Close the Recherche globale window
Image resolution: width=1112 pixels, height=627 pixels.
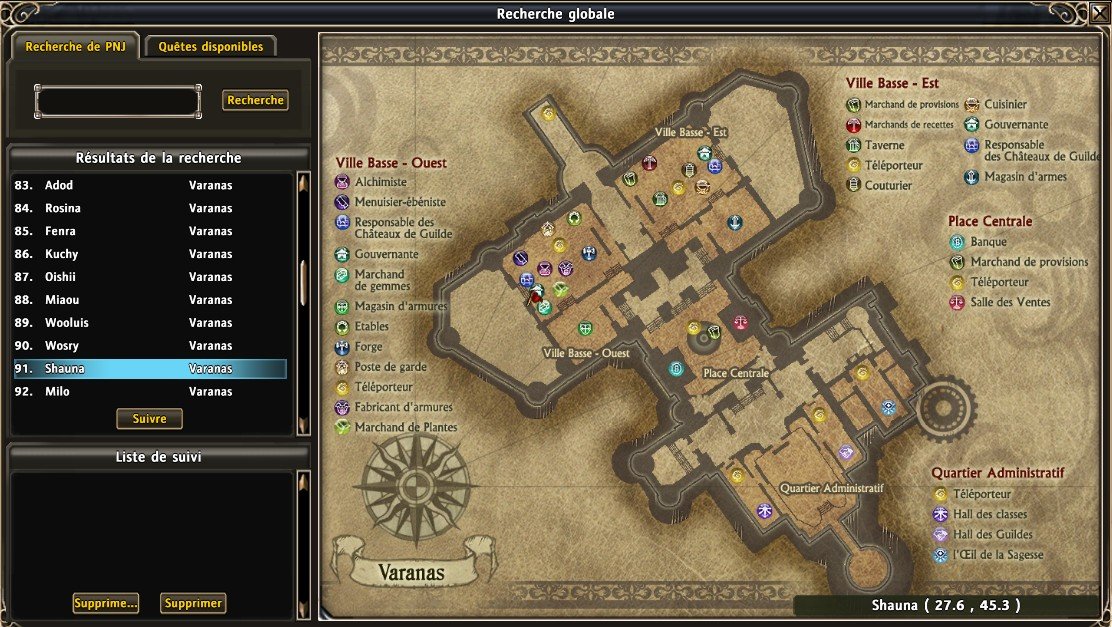(x=1100, y=13)
